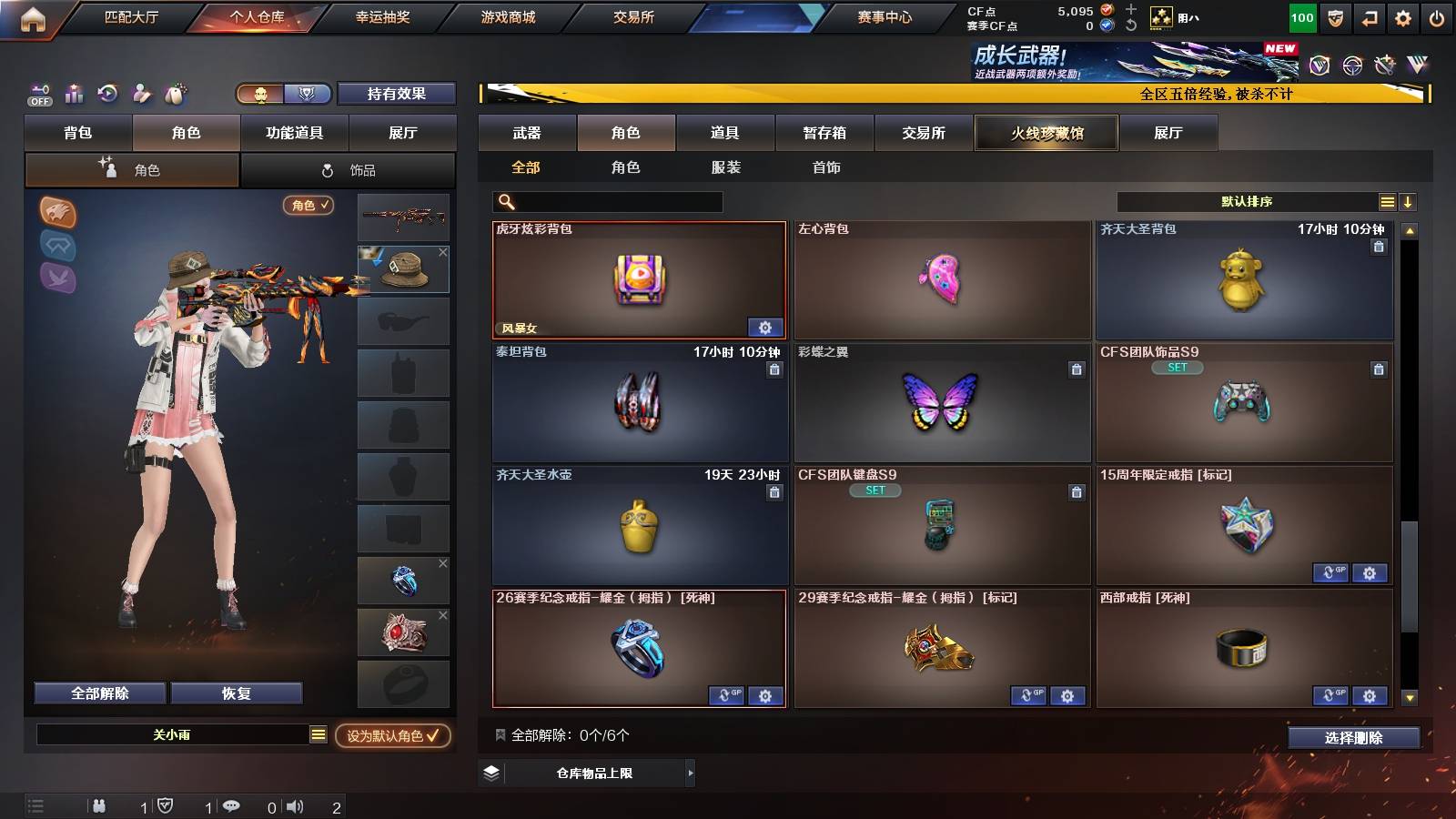Click the replay playback icon in left toolbar
The width and height of the screenshot is (1456, 819).
pos(107,93)
